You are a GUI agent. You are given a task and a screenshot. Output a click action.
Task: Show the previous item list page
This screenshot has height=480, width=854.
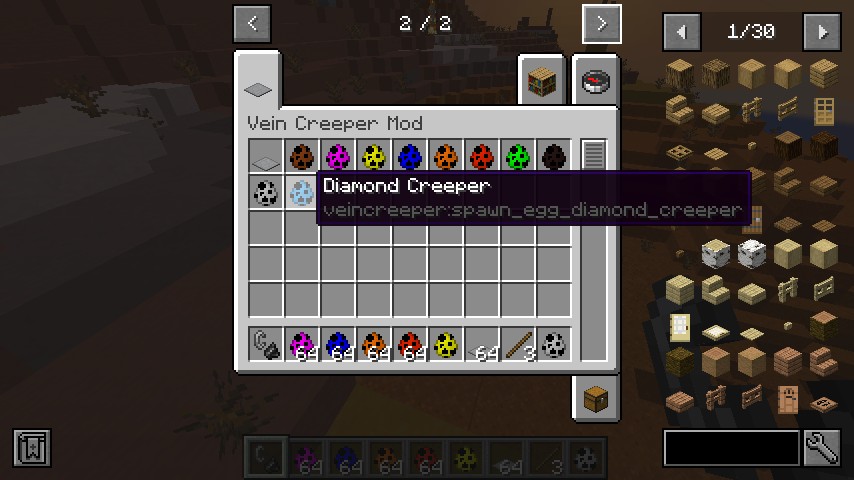point(682,32)
